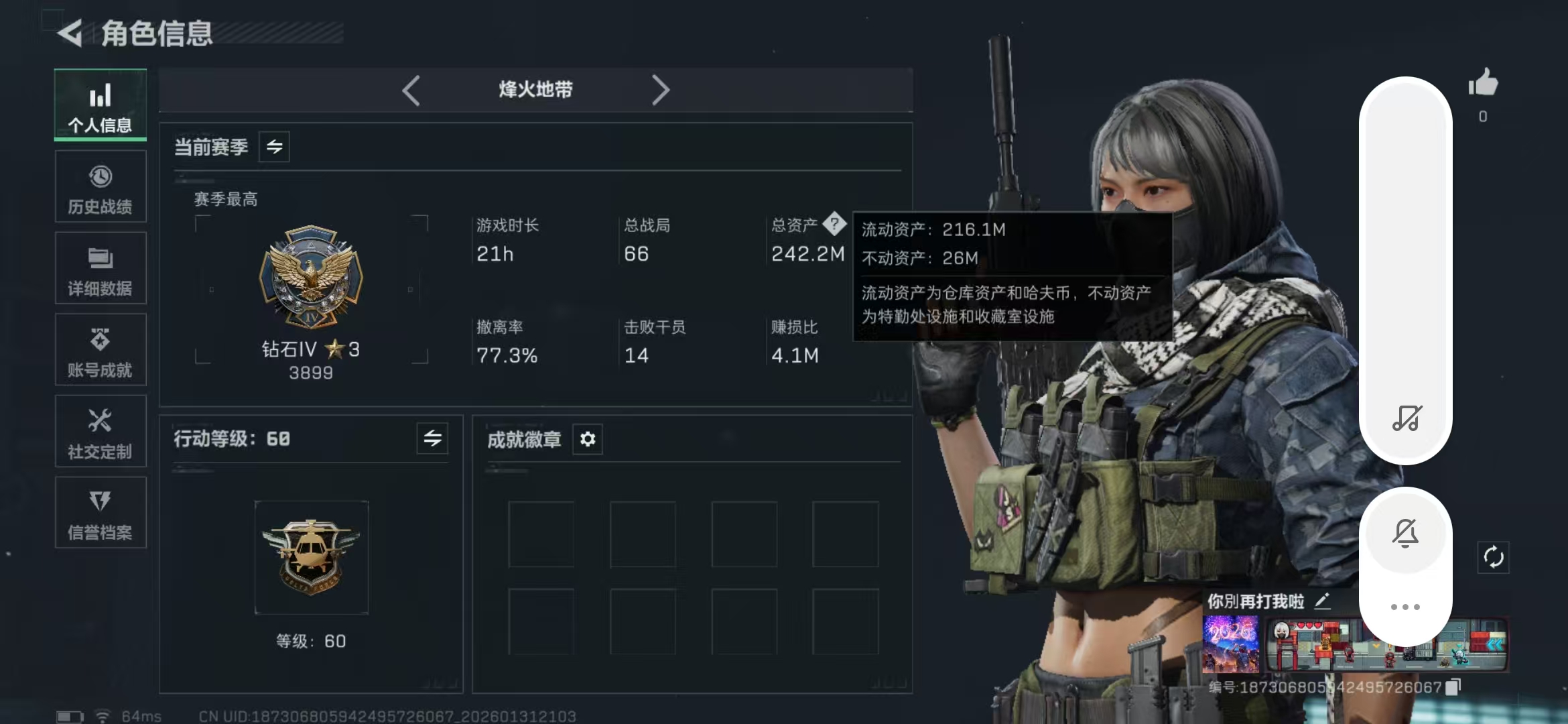
Task: Open the three-dot more options menu
Action: (1406, 606)
